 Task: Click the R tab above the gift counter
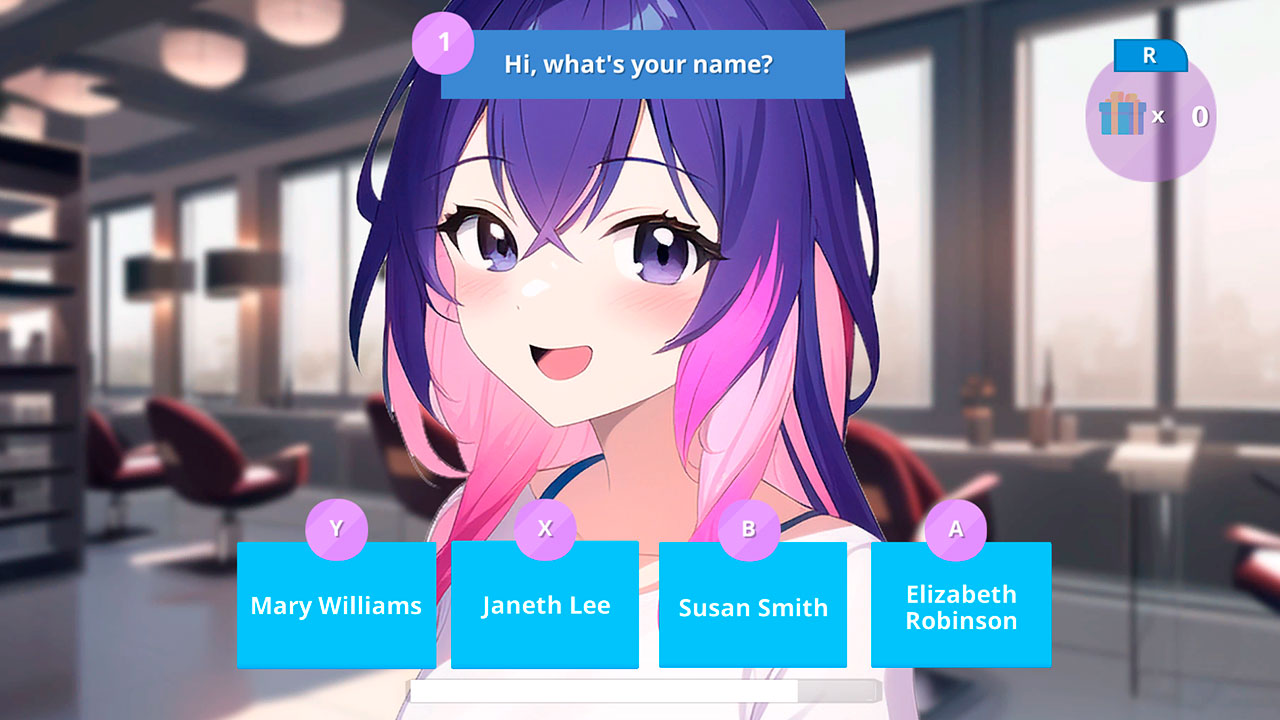tap(1151, 58)
